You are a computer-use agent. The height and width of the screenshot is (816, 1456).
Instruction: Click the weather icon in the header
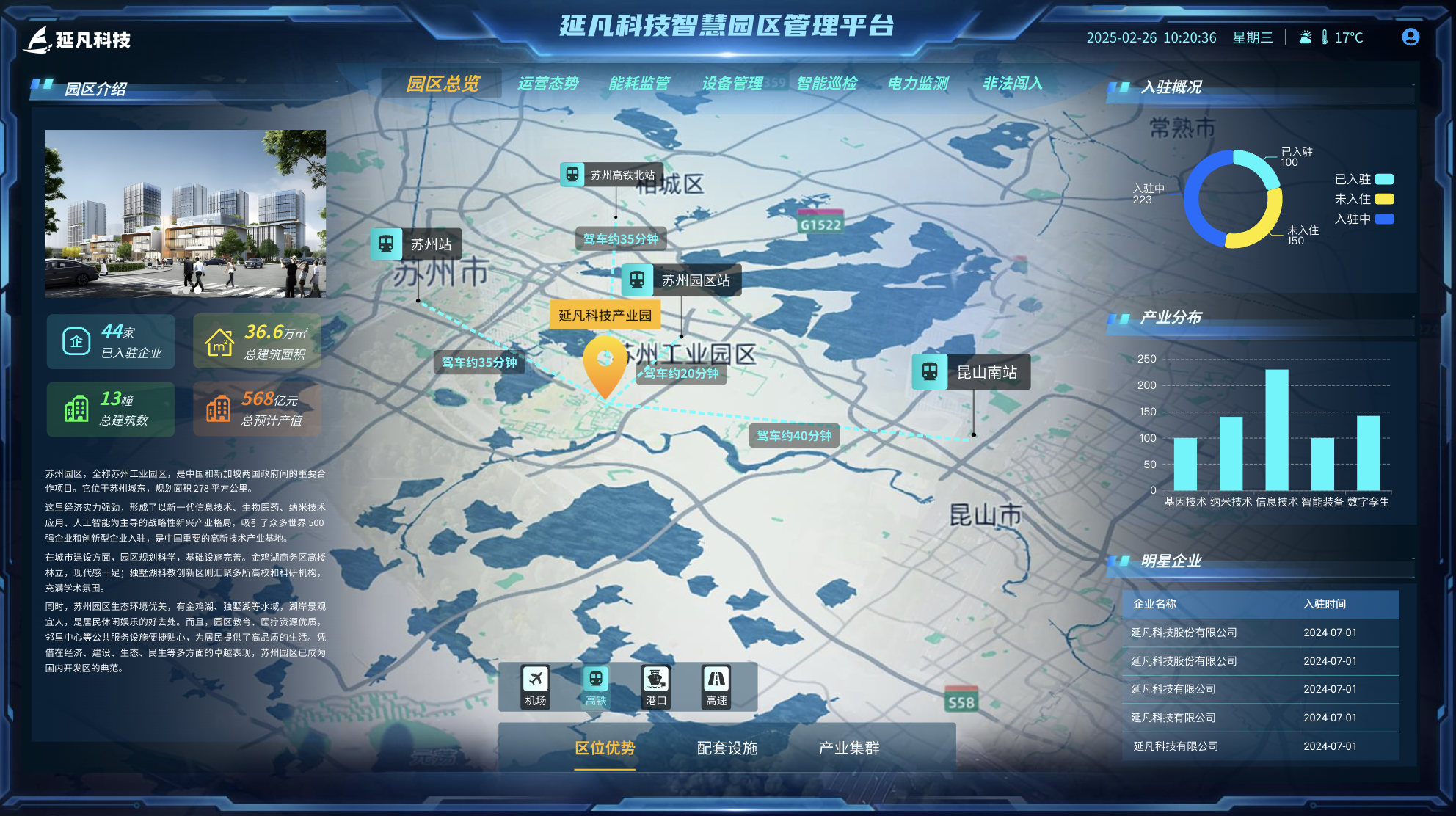coord(1306,37)
